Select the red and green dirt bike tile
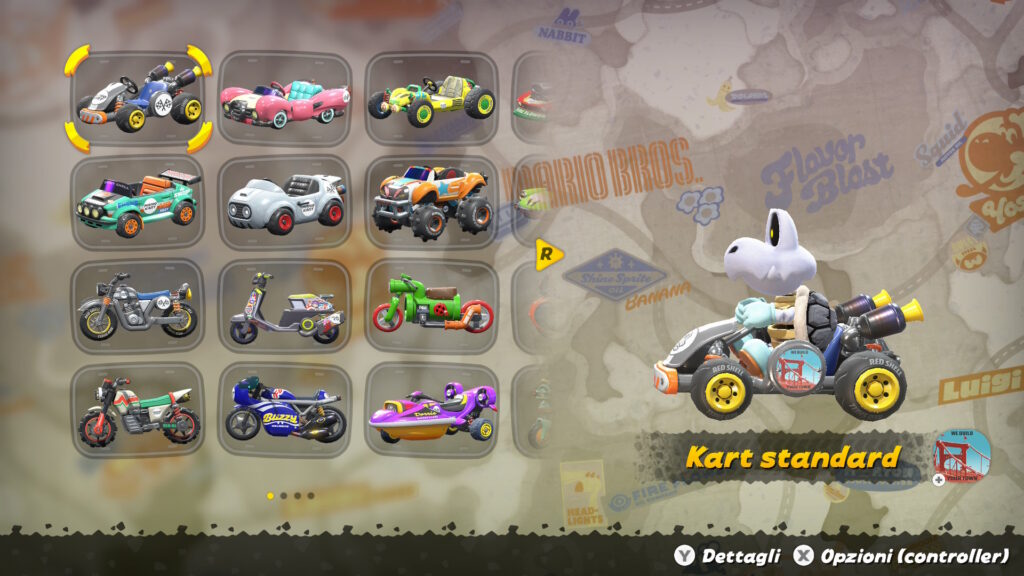Image resolution: width=1024 pixels, height=576 pixels. pyautogui.click(x=138, y=411)
